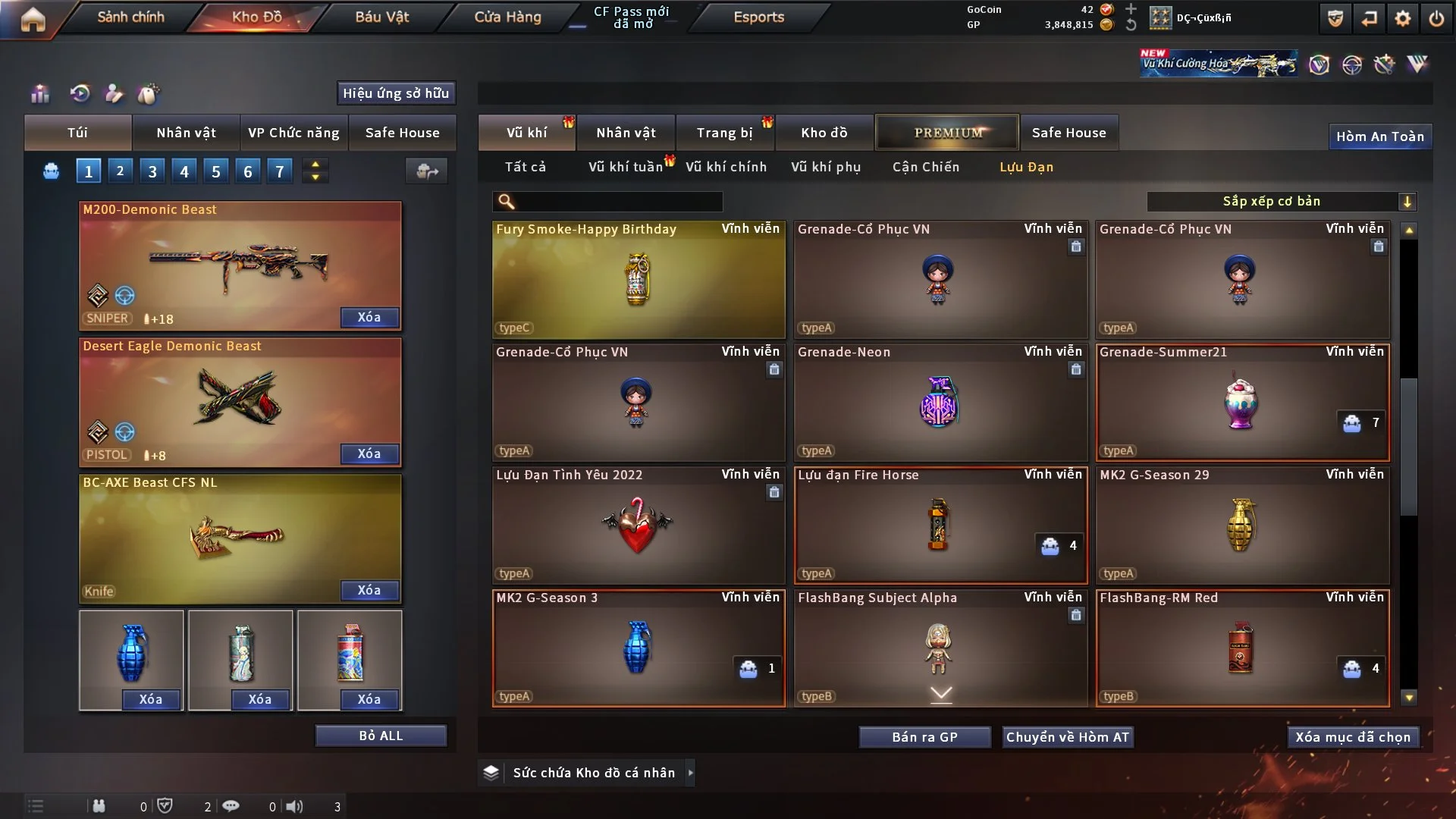The width and height of the screenshot is (1456, 819).
Task: Open the Cửa Hàng shop
Action: [507, 17]
